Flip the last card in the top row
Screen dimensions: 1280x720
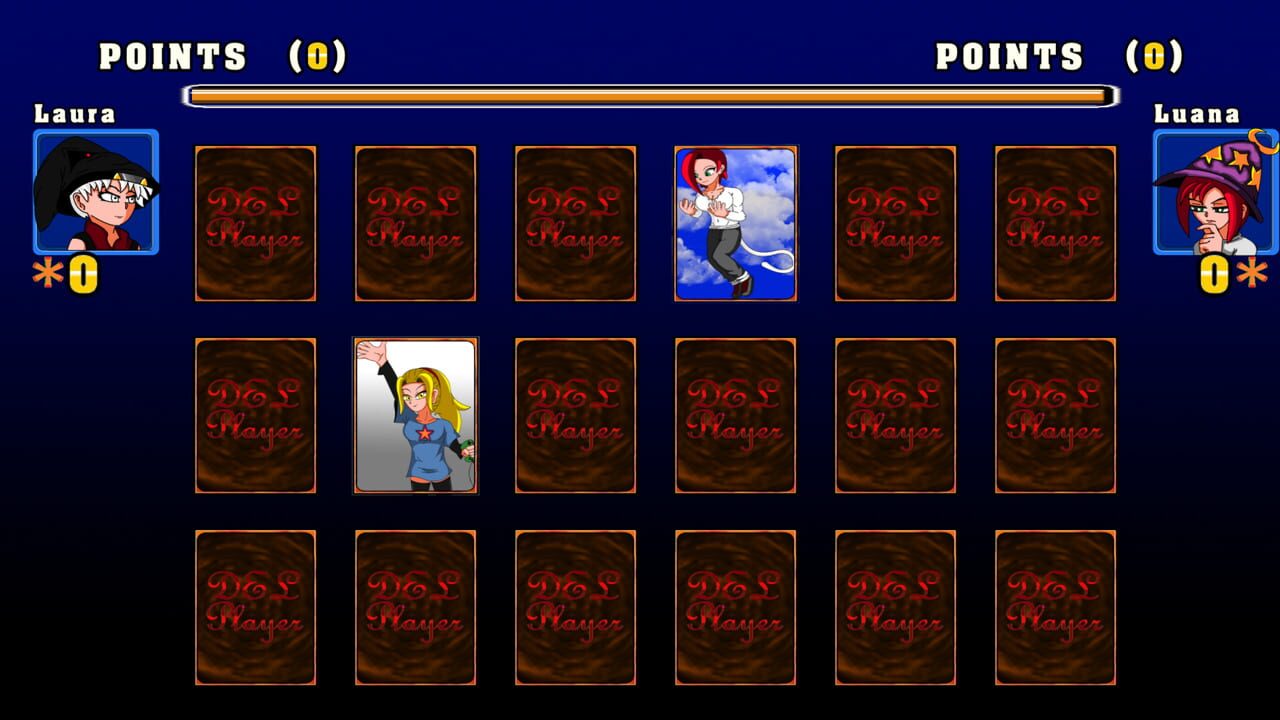click(1057, 222)
